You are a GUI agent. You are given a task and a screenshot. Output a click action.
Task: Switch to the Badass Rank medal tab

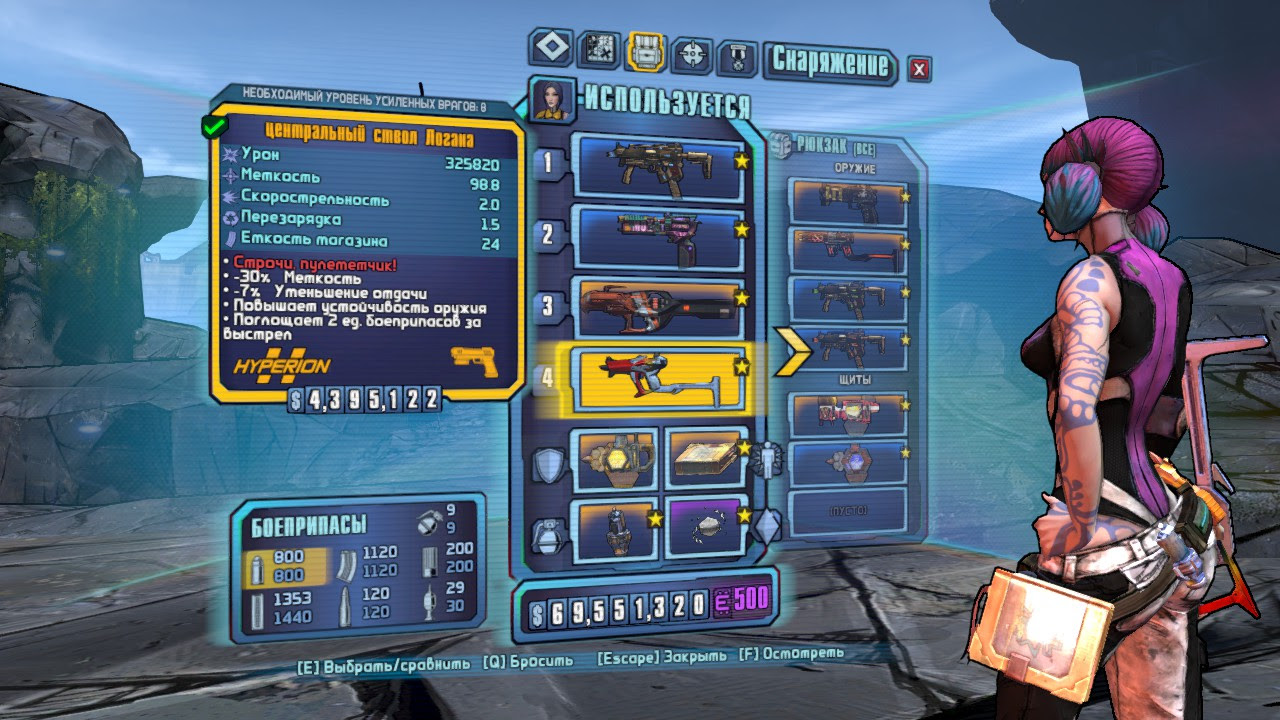(x=737, y=57)
